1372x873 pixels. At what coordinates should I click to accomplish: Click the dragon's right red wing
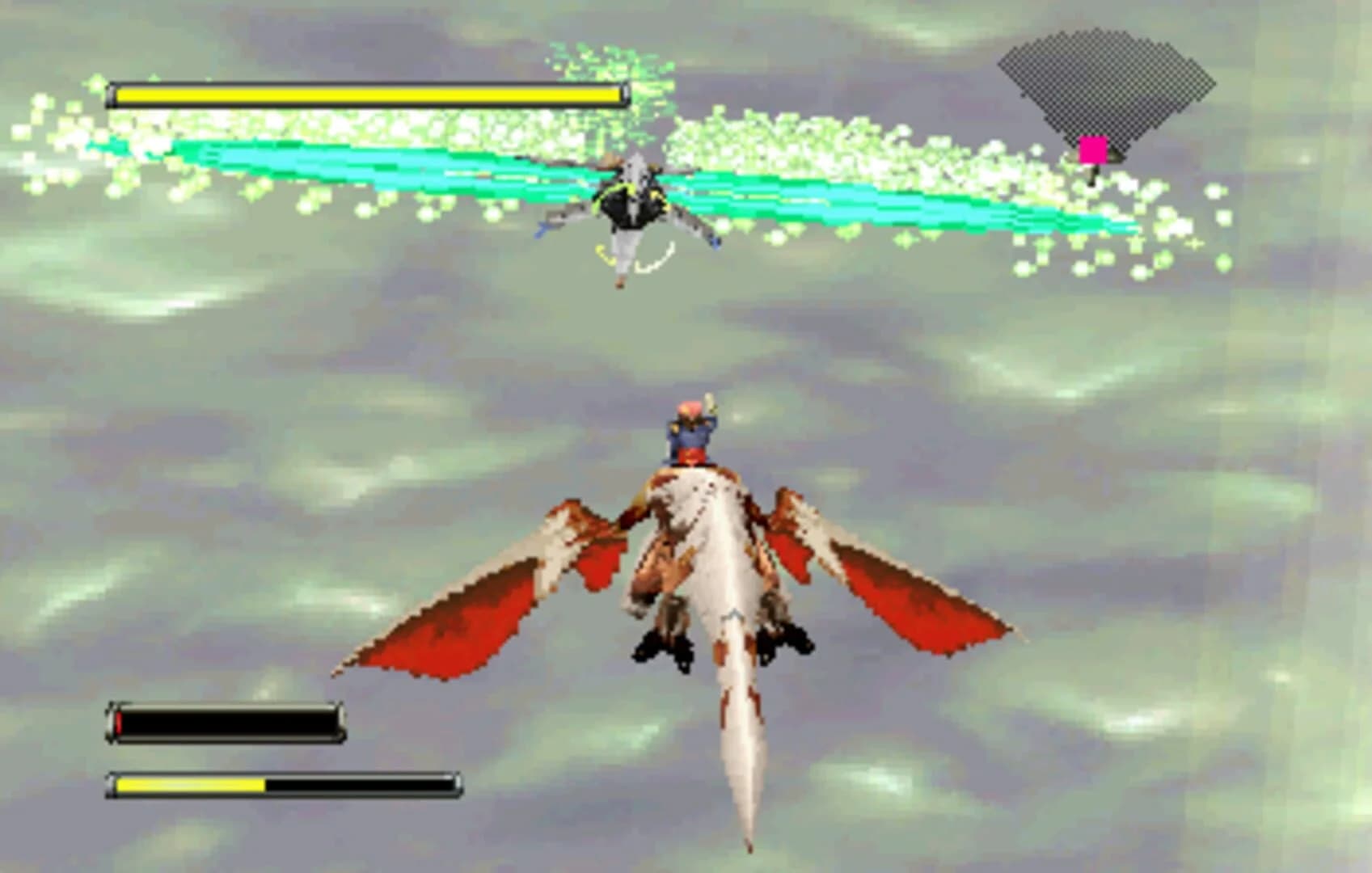click(914, 606)
